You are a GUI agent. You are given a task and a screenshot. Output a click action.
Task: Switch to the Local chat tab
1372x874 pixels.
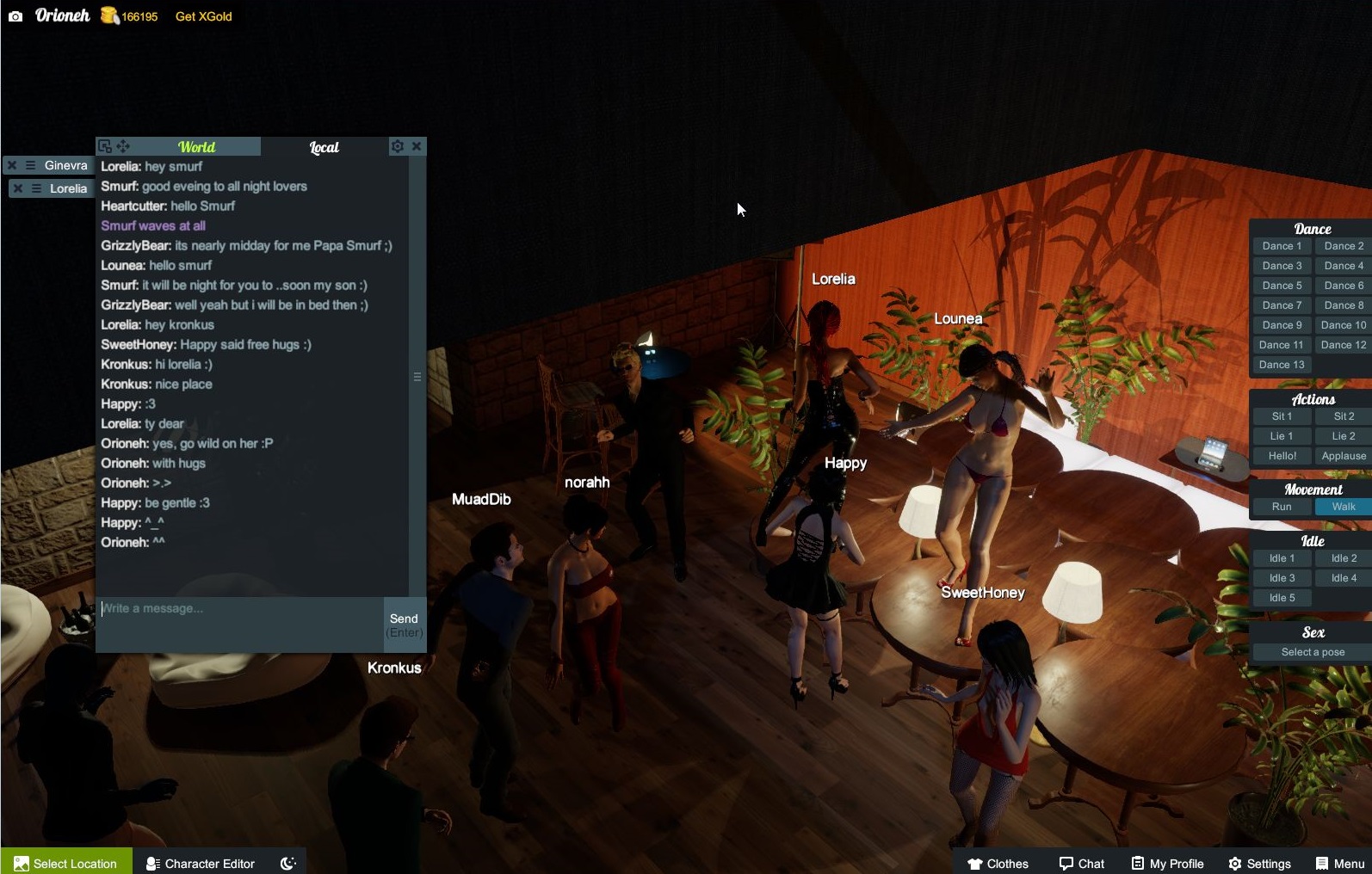(x=324, y=147)
